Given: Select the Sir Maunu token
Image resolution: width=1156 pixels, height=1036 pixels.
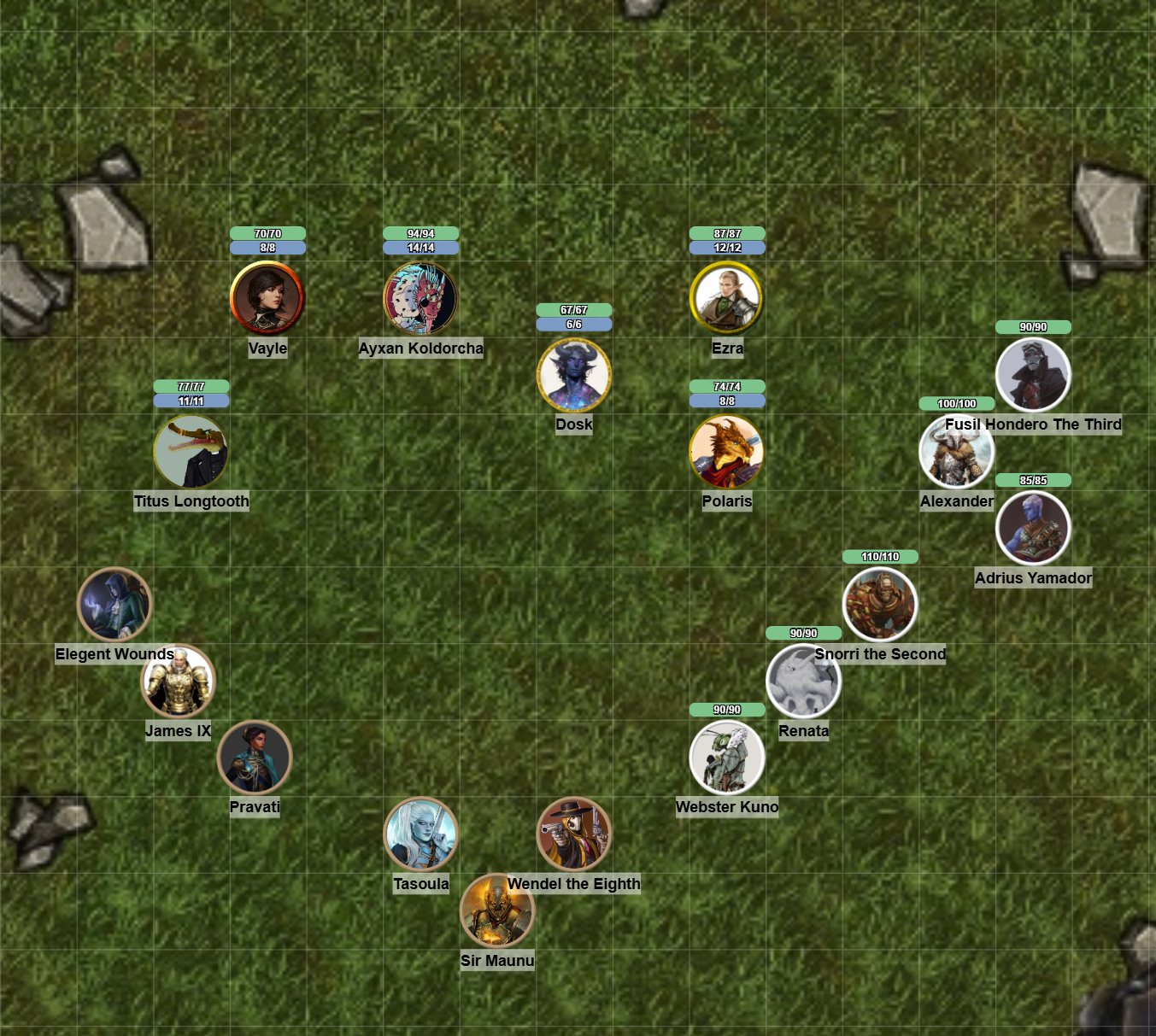Looking at the screenshot, I should [498, 910].
